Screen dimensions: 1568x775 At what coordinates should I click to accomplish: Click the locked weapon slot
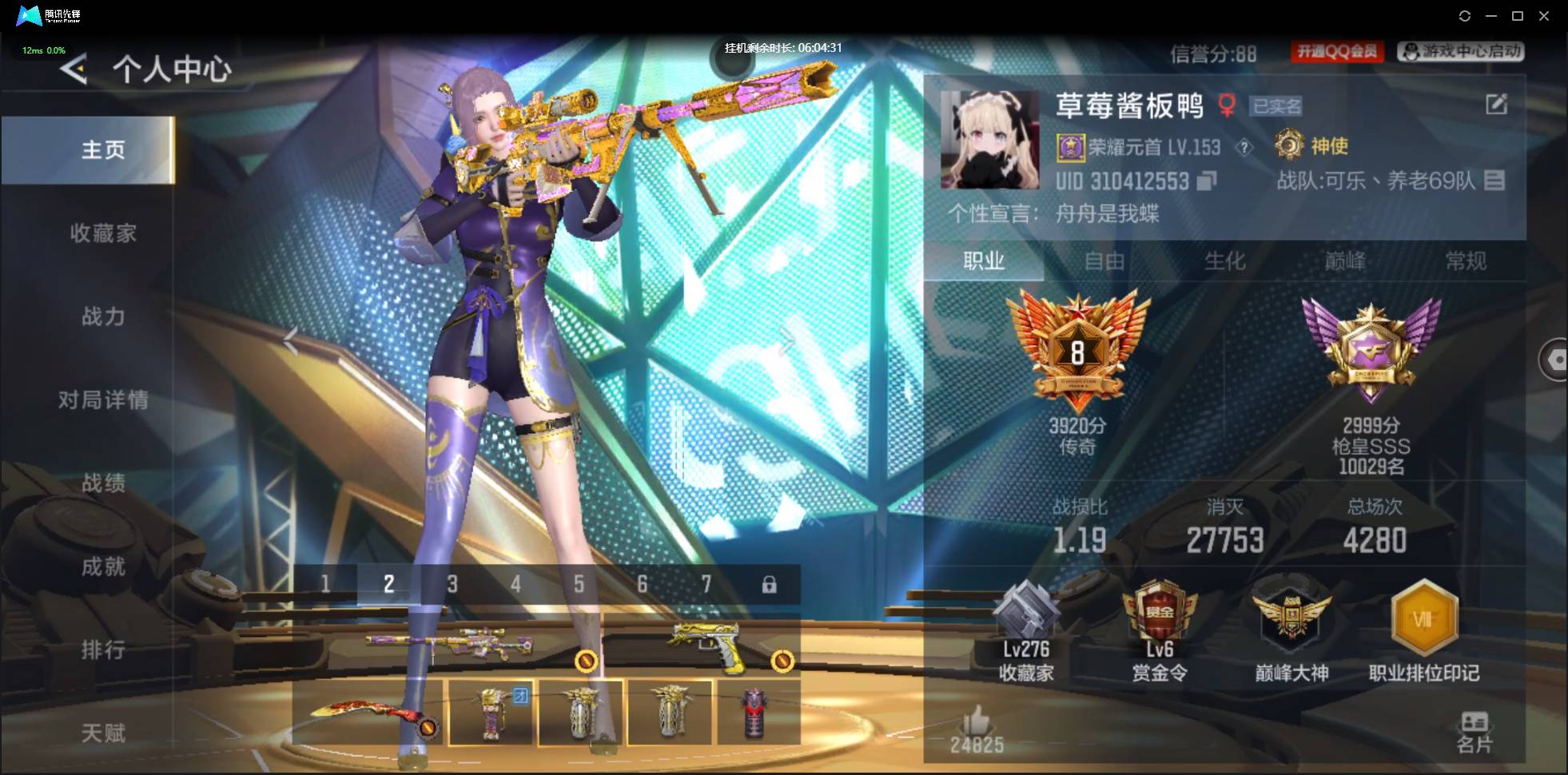coord(770,584)
